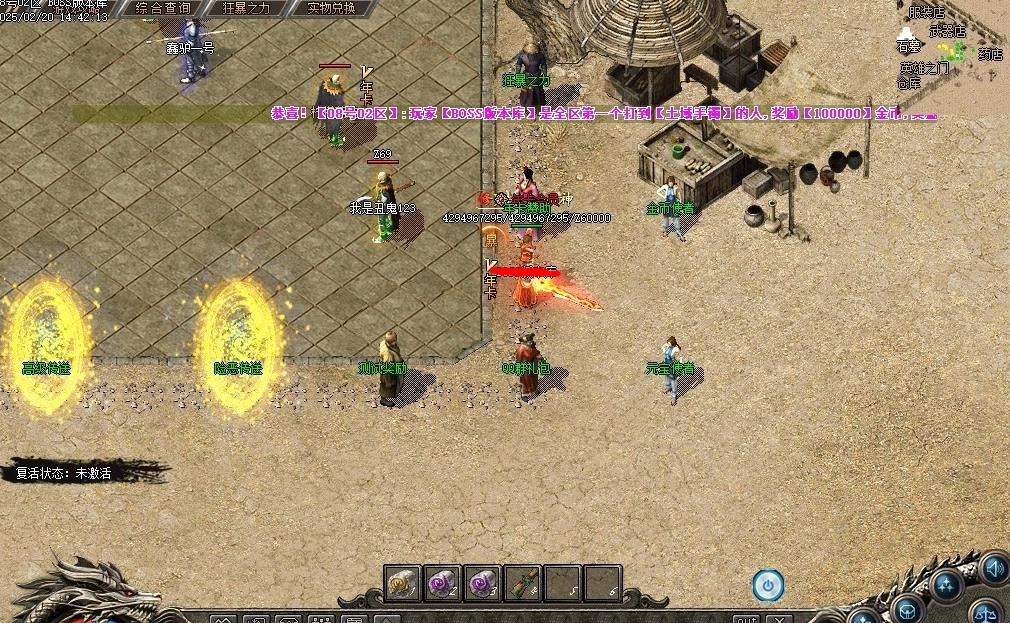The image size is (1010, 623).
Task: Use the purple scroll in hotbar slot 3
Action: coord(484,583)
